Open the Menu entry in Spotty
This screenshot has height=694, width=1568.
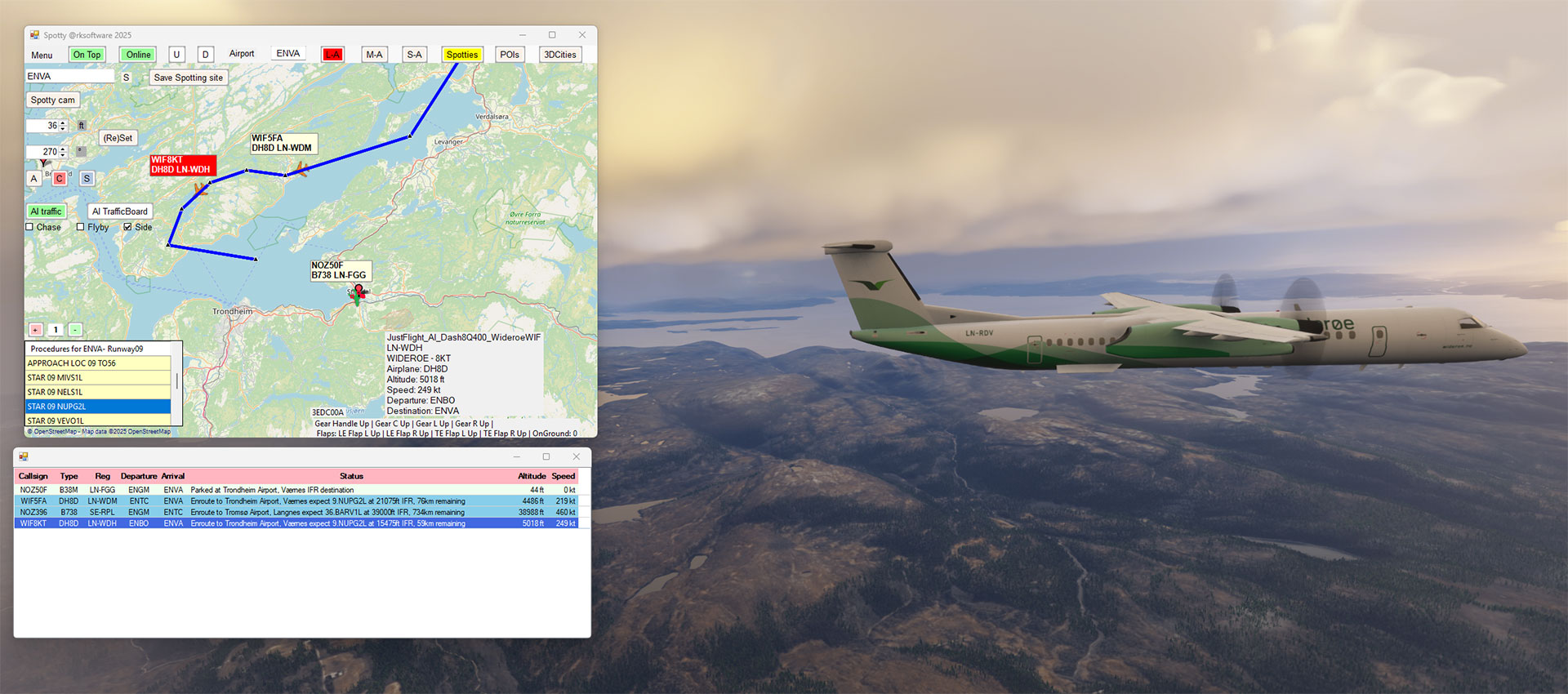click(42, 56)
